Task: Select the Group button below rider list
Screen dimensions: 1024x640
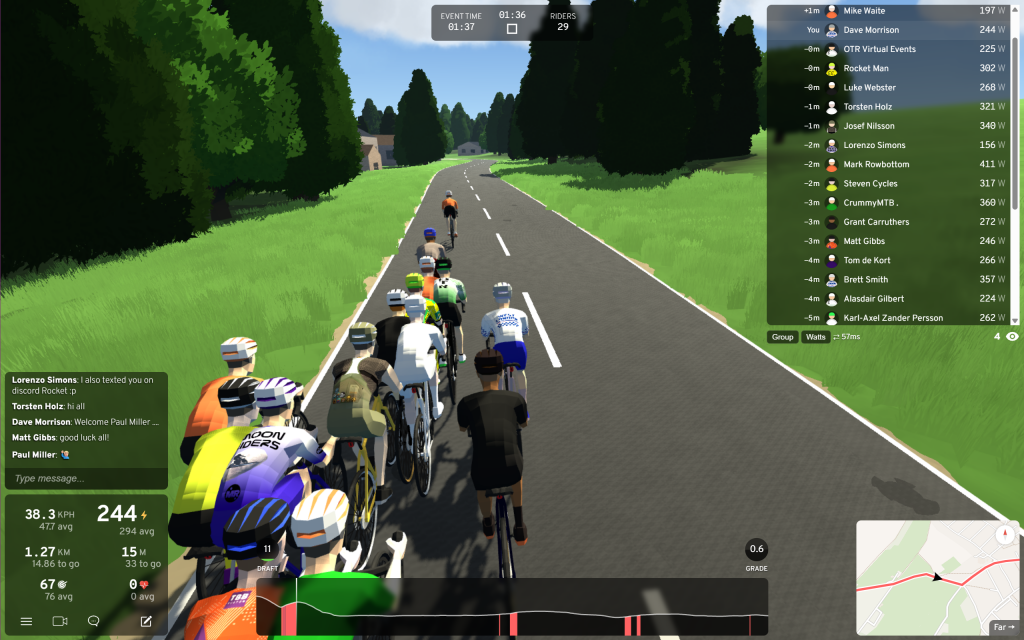Action: [x=782, y=337]
